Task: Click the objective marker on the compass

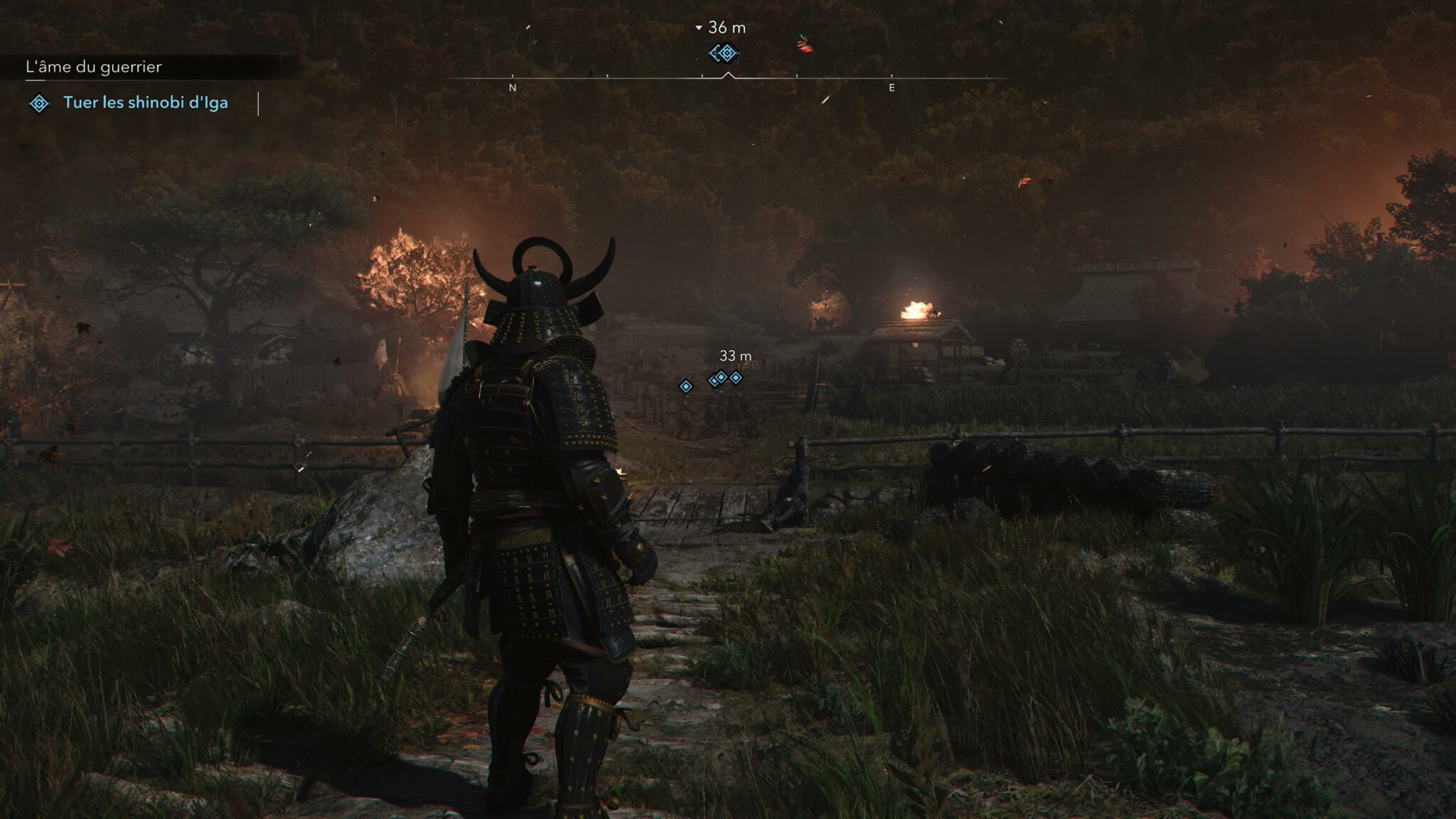Action: tap(724, 53)
